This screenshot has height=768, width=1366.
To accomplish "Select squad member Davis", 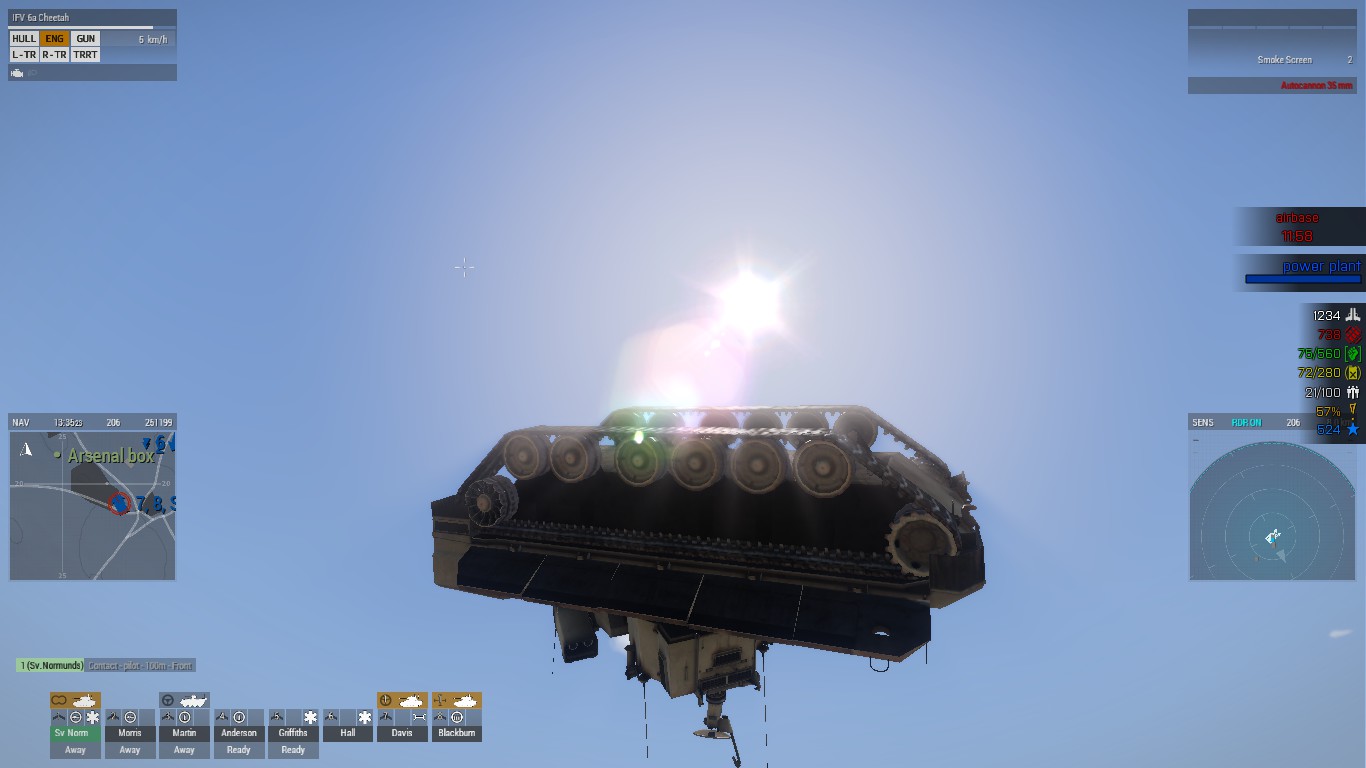I will tap(402, 732).
